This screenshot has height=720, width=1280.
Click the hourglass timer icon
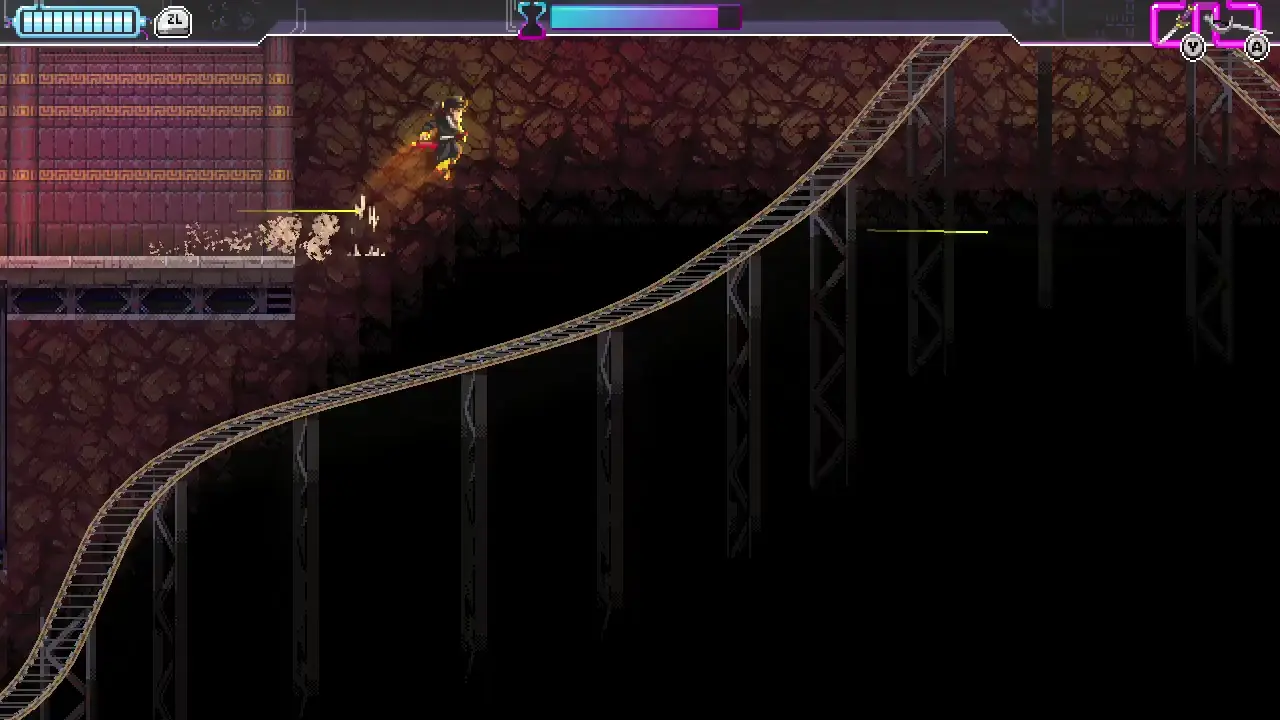(530, 19)
